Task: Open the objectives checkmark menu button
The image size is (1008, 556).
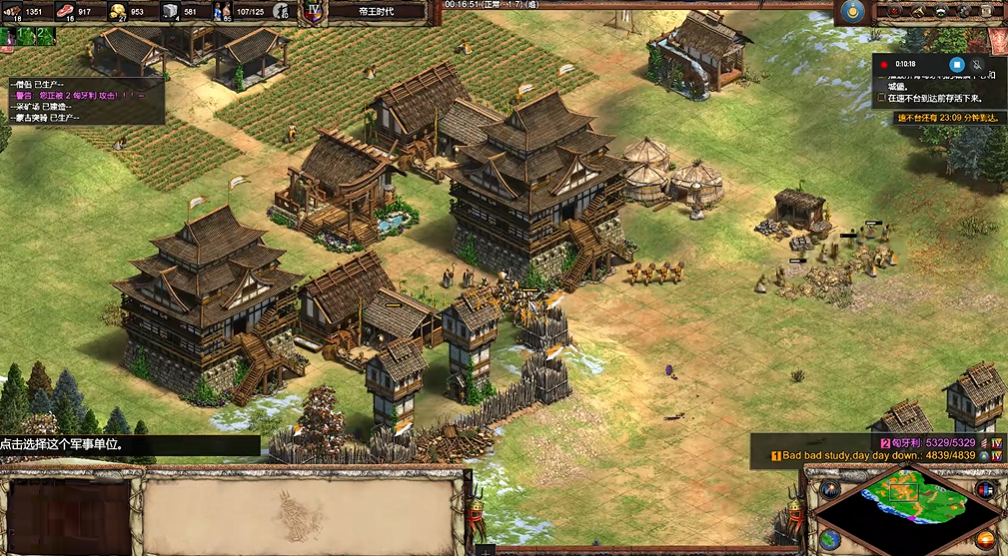Action: 893,11
